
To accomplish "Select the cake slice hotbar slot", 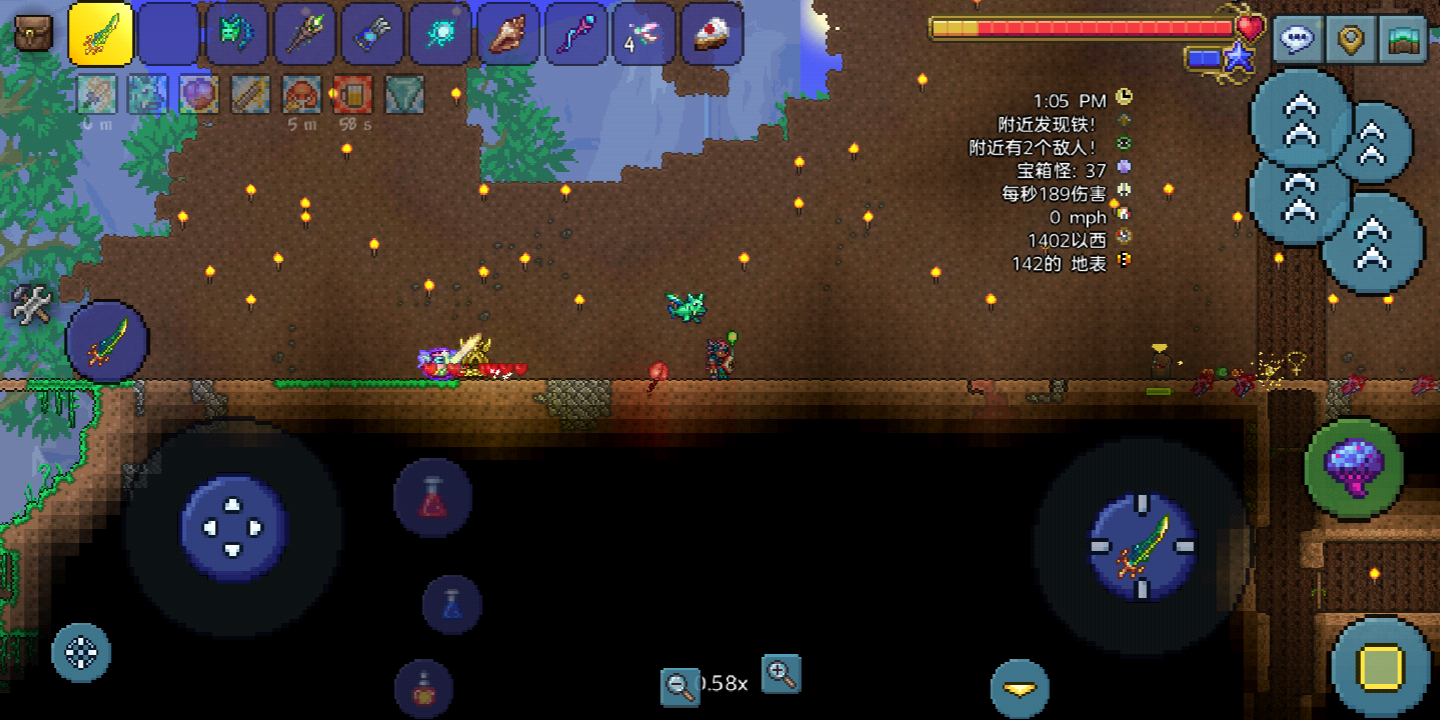I will click(712, 34).
